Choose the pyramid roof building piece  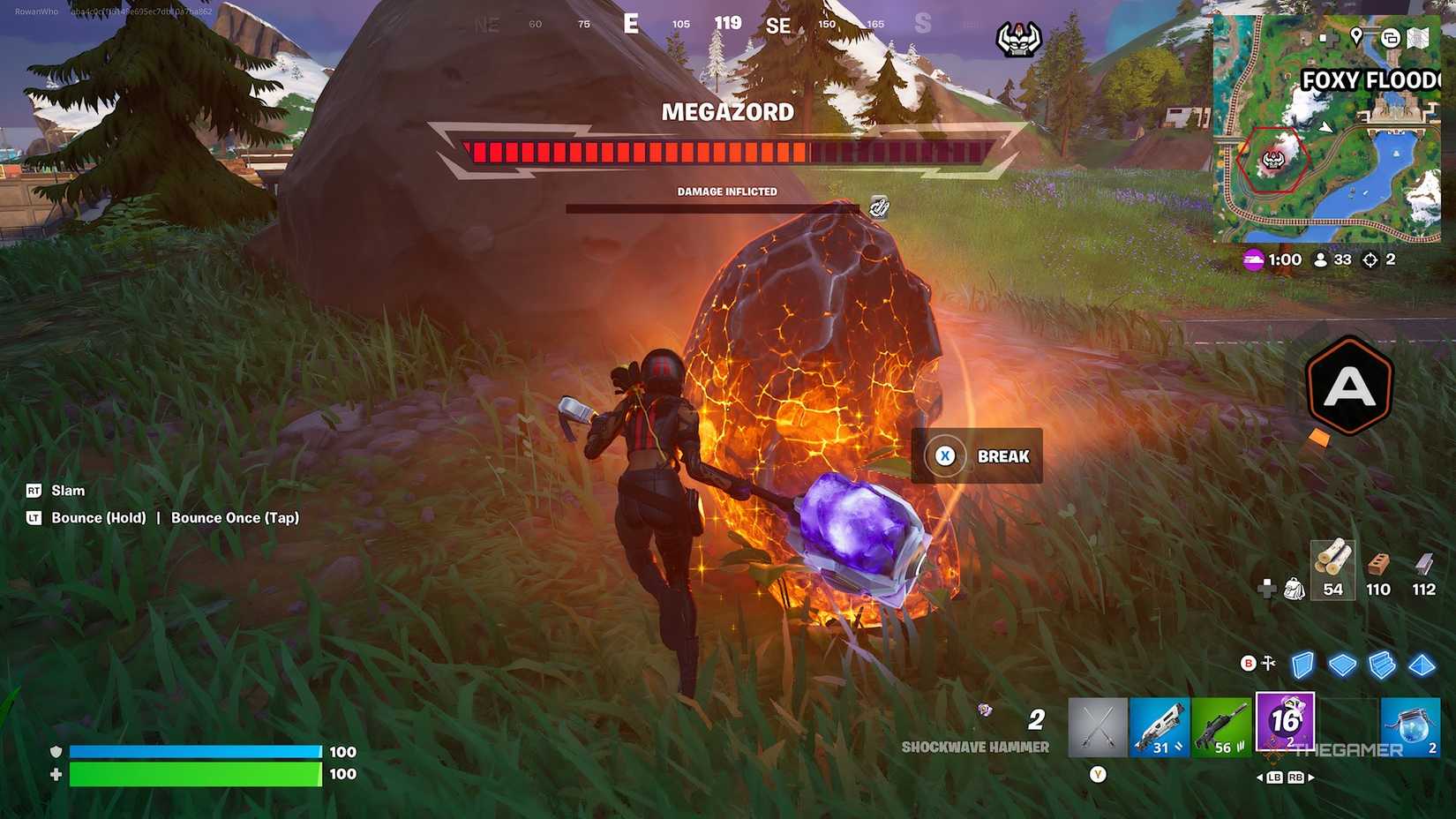pyautogui.click(x=1422, y=665)
